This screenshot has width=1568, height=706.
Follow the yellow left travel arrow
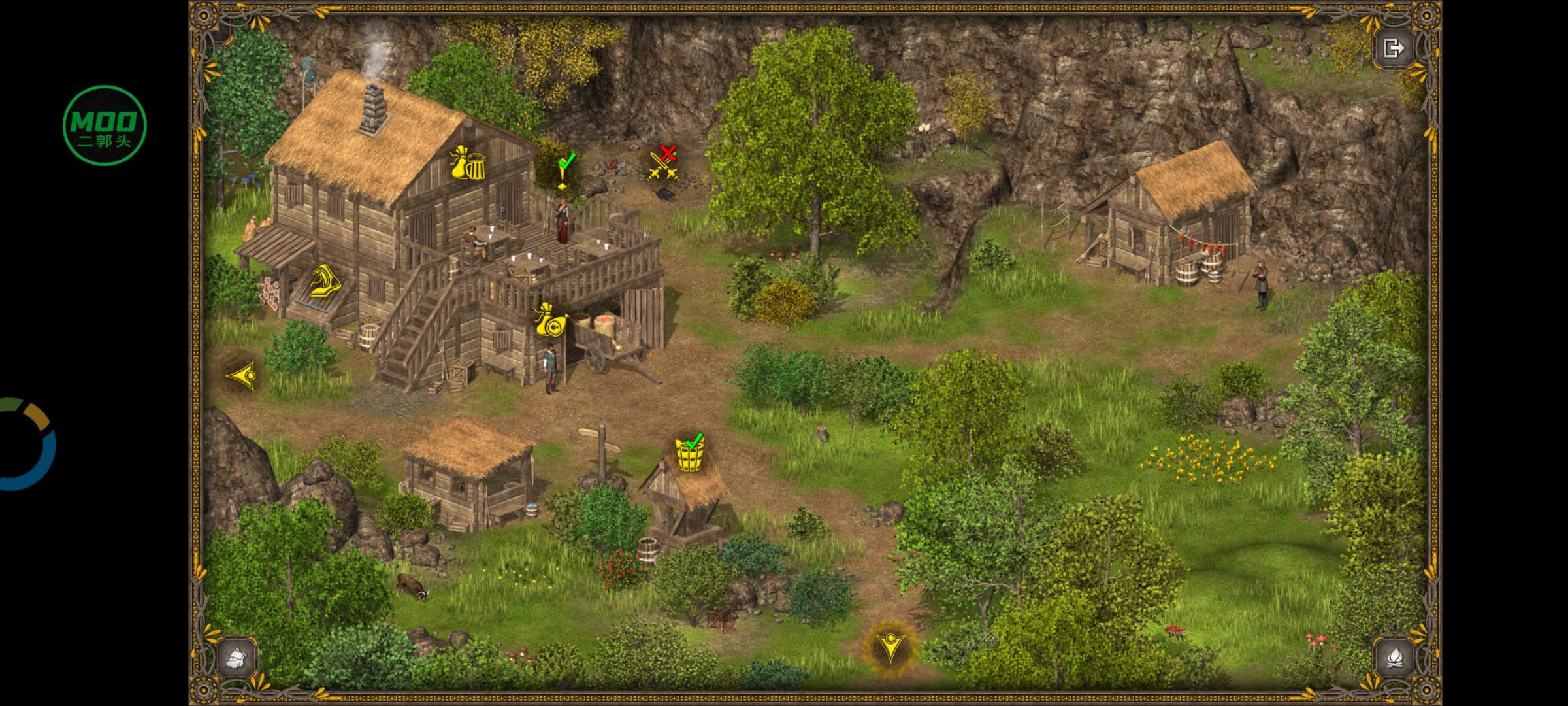point(242,376)
